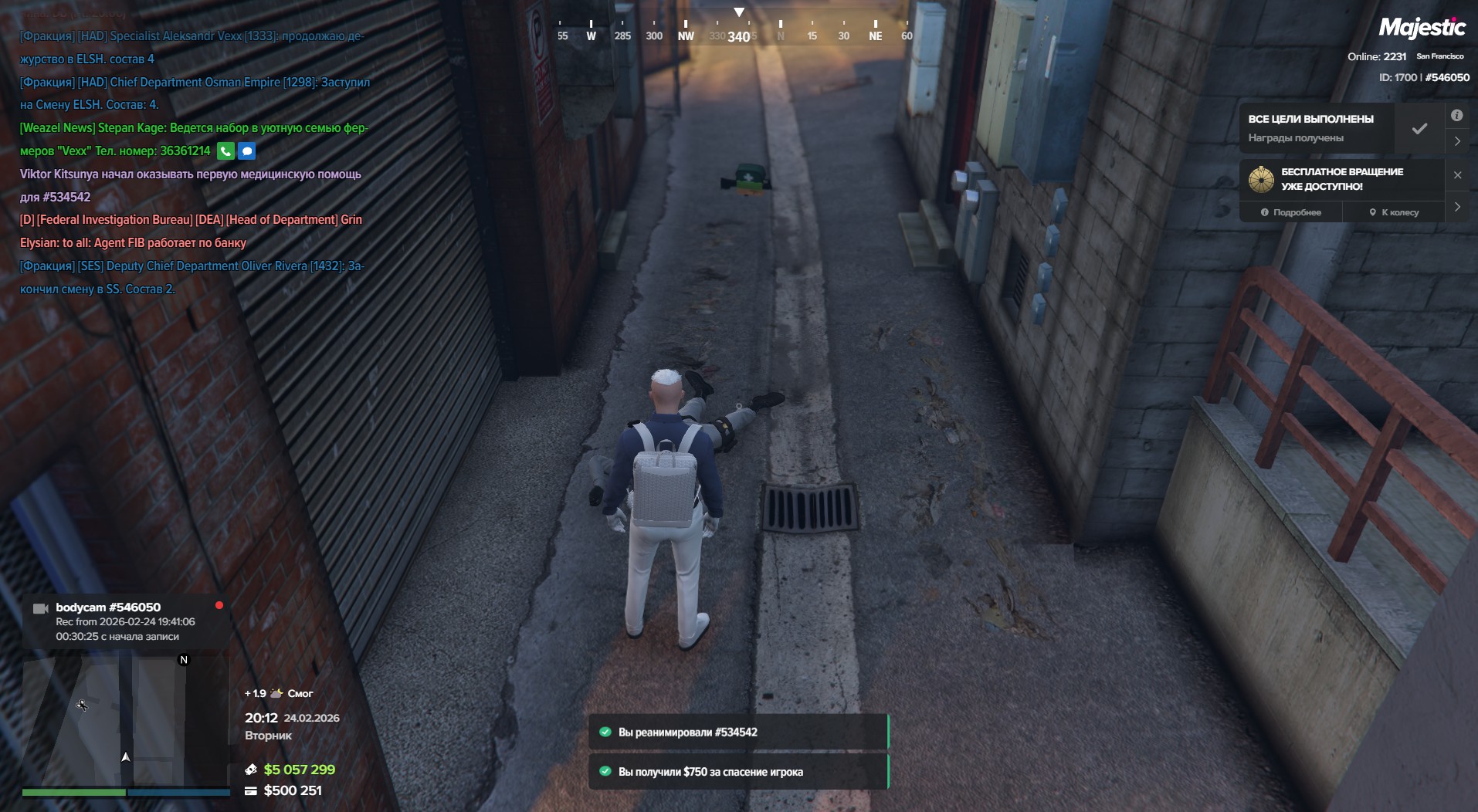Viewport: 1478px width, 812px height.
Task: Click the golden wheel icon in the notification
Action: click(1261, 179)
